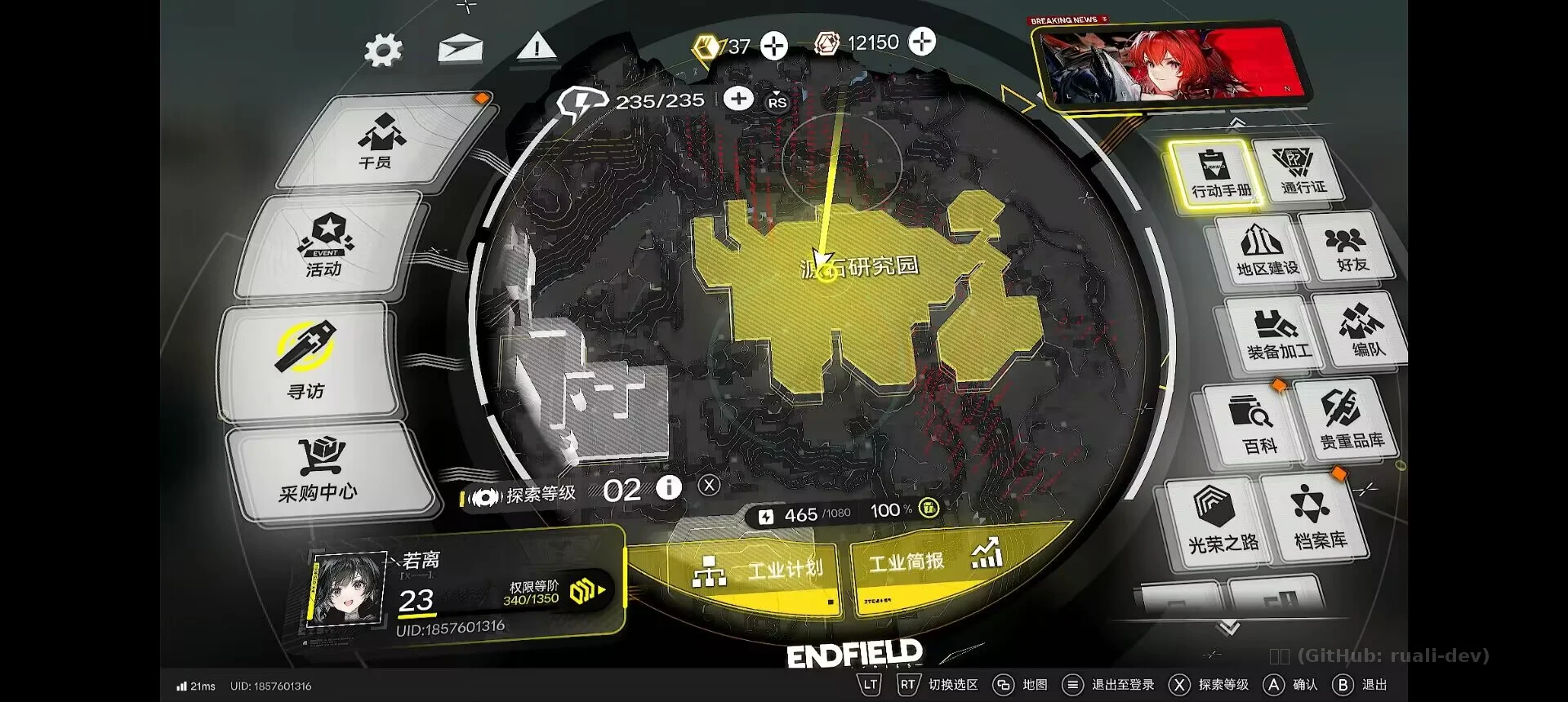Open the 行动手册 operation manual
This screenshot has width=1568, height=702.
click(1219, 173)
